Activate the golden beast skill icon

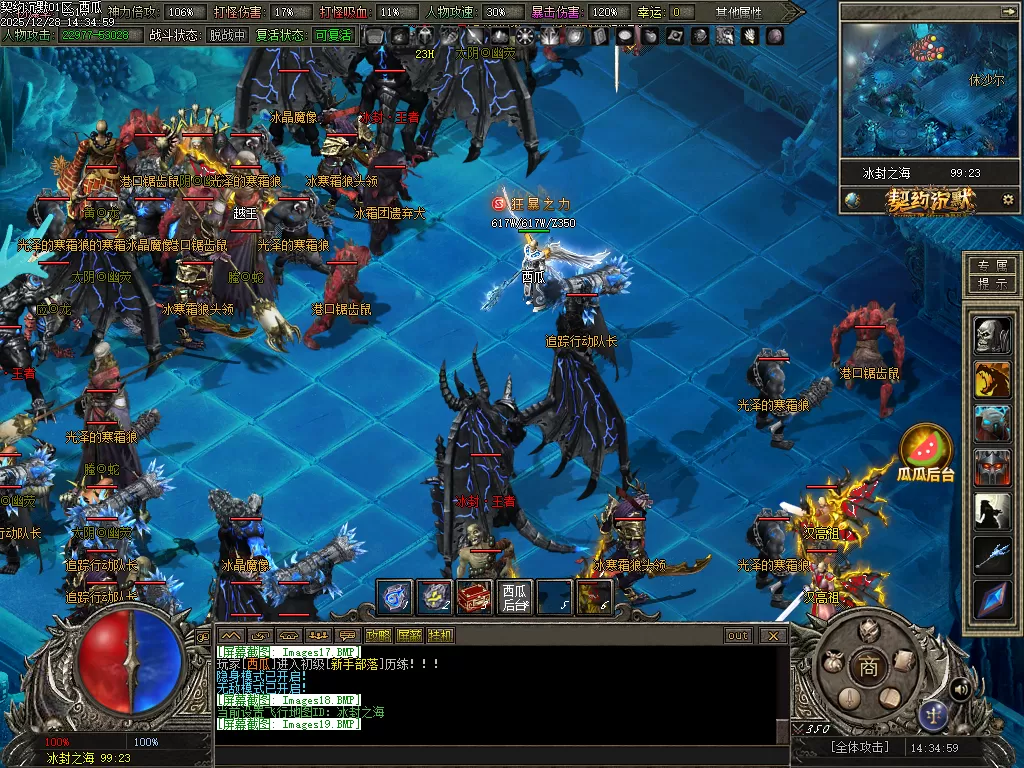point(993,380)
